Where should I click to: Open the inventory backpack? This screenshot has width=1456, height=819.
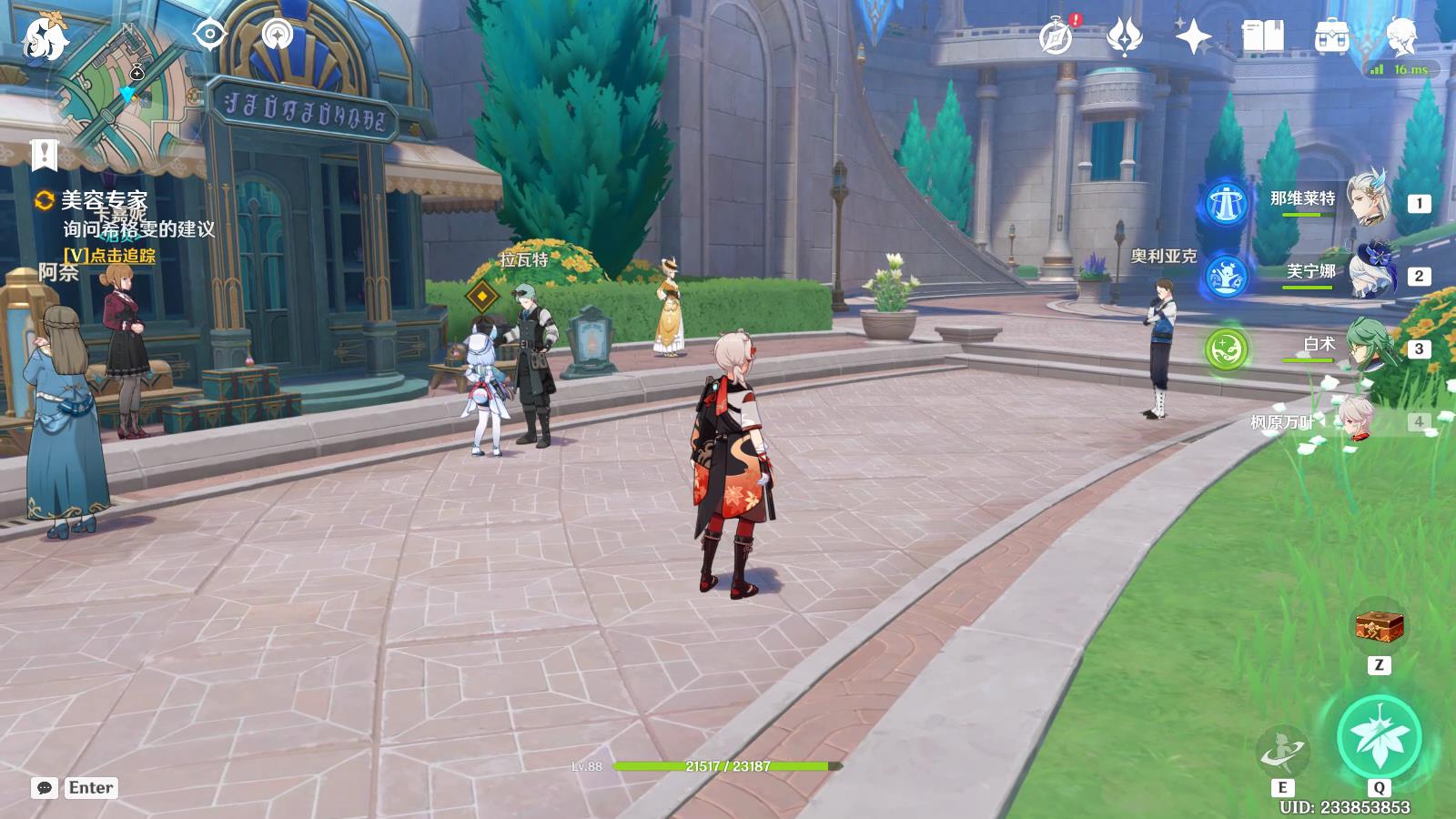coord(1331,37)
